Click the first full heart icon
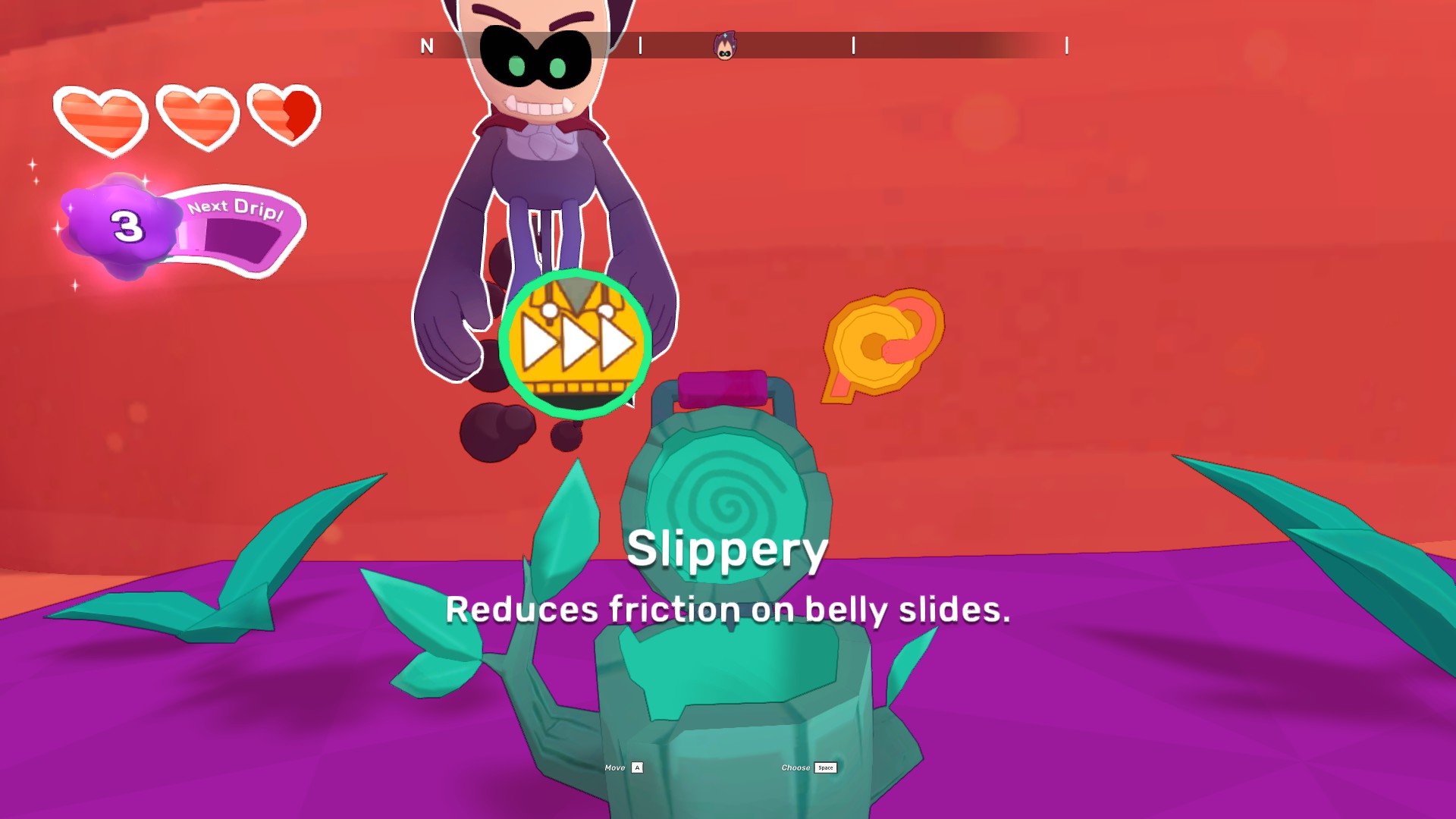The width and height of the screenshot is (1456, 819). pyautogui.click(x=102, y=118)
